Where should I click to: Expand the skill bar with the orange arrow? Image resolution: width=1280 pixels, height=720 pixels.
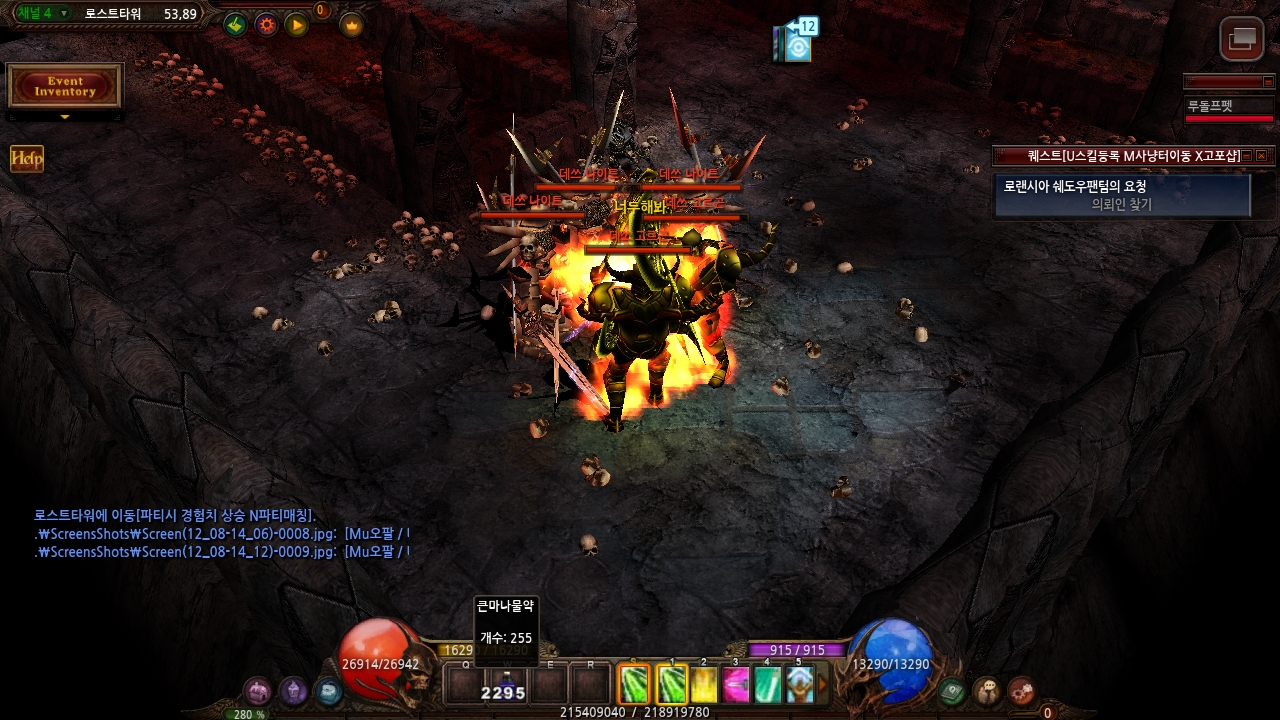pyautogui.click(x=823, y=685)
